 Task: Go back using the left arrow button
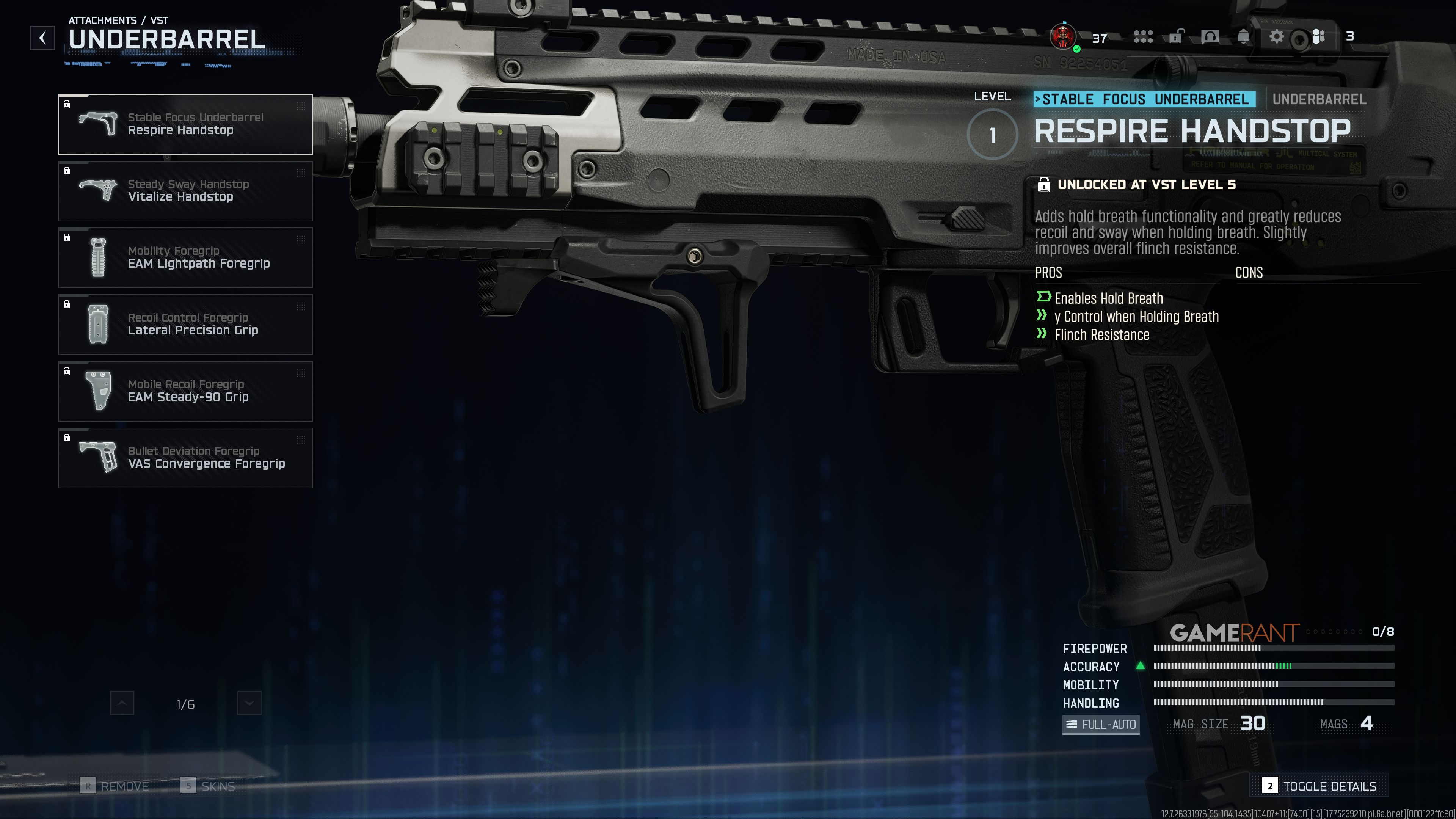tap(42, 38)
